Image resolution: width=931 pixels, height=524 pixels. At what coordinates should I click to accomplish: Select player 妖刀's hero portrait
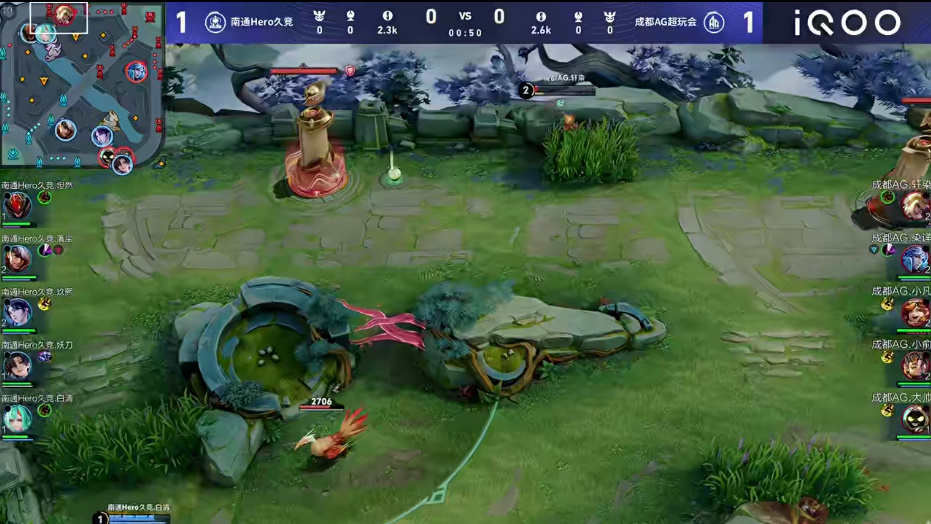(x=17, y=366)
